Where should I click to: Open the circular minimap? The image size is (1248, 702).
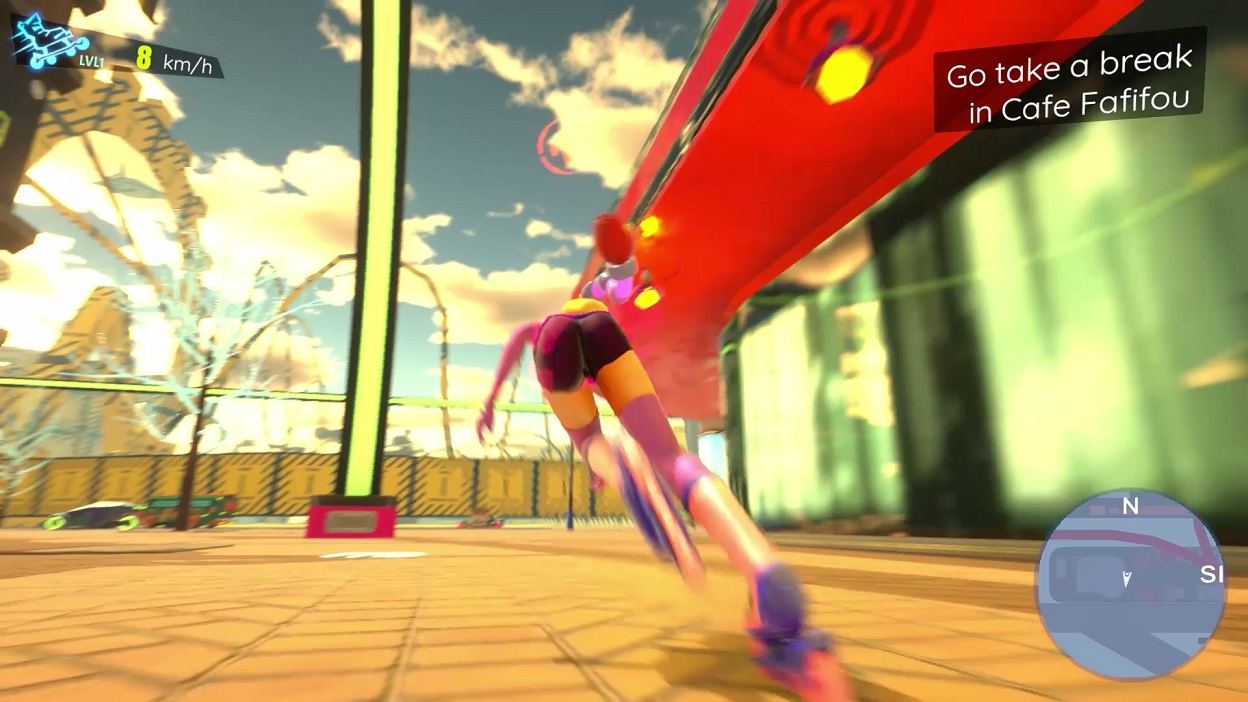tap(1131, 585)
